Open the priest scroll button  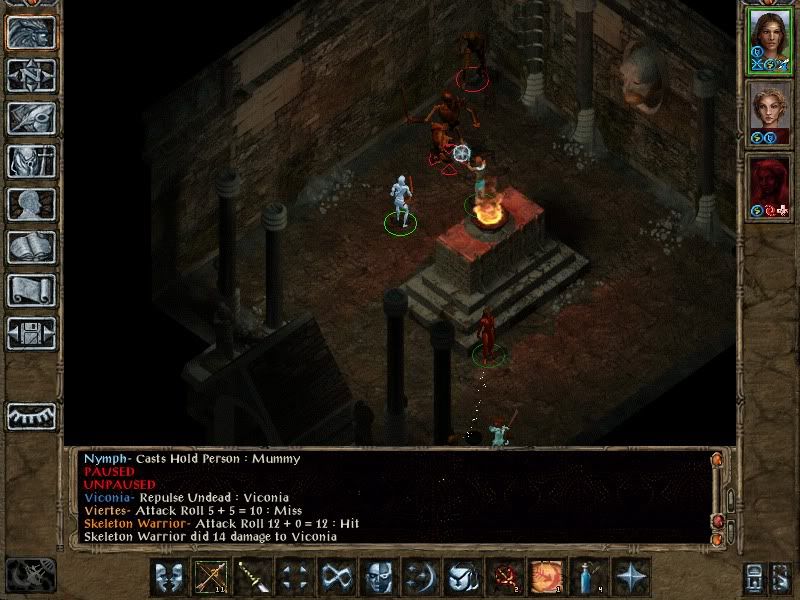point(30,290)
